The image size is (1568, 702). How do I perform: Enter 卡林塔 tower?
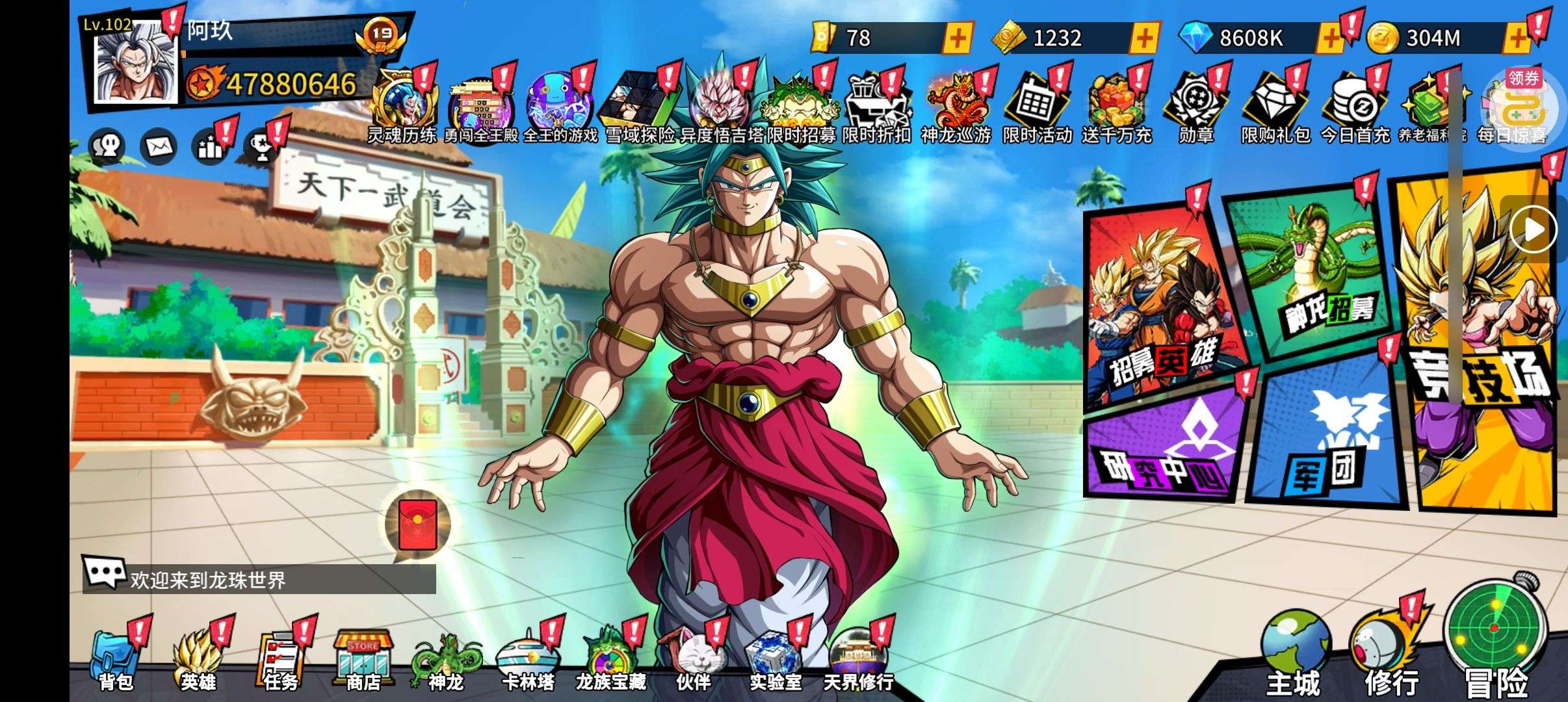pos(528,660)
